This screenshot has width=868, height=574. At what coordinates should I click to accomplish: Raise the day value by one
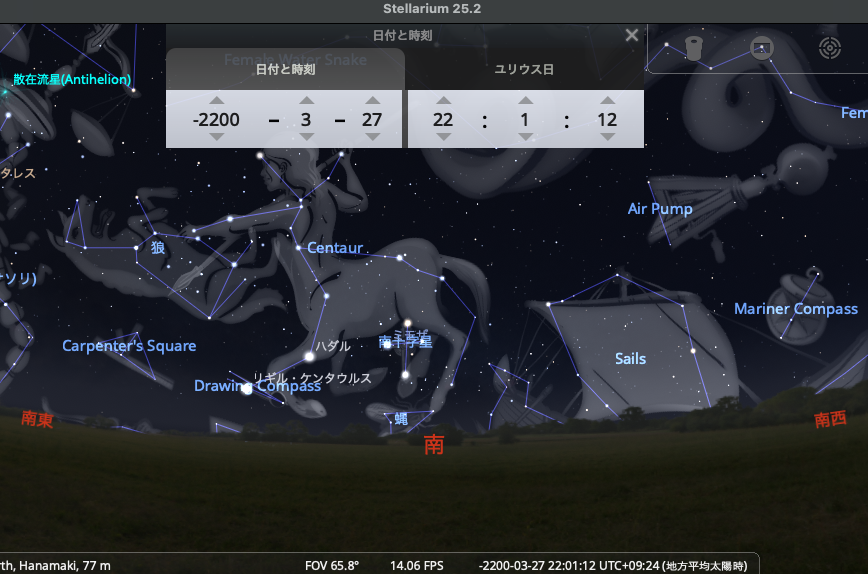click(x=373, y=100)
